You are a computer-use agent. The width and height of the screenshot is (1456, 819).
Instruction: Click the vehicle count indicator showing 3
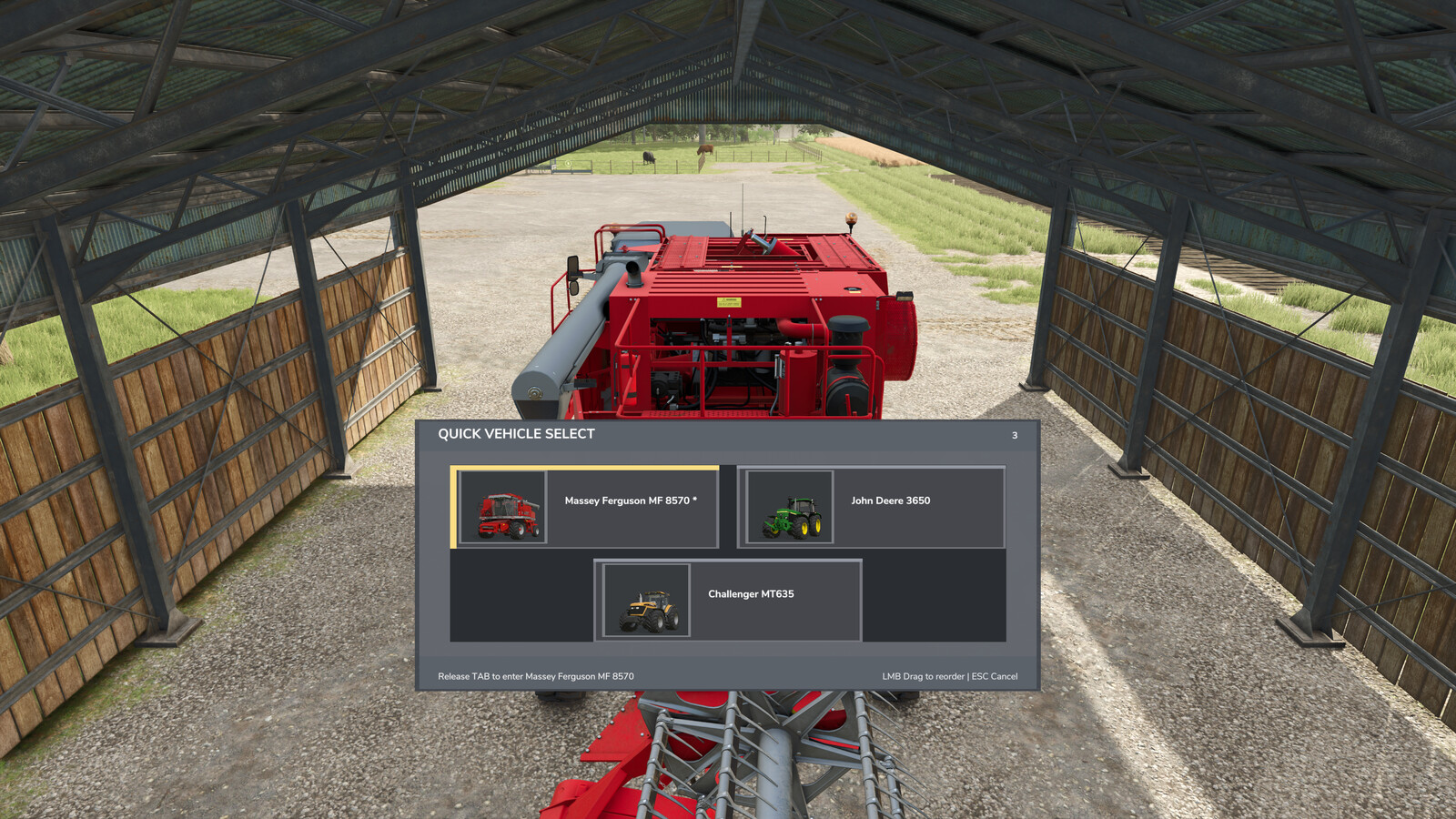[1013, 436]
